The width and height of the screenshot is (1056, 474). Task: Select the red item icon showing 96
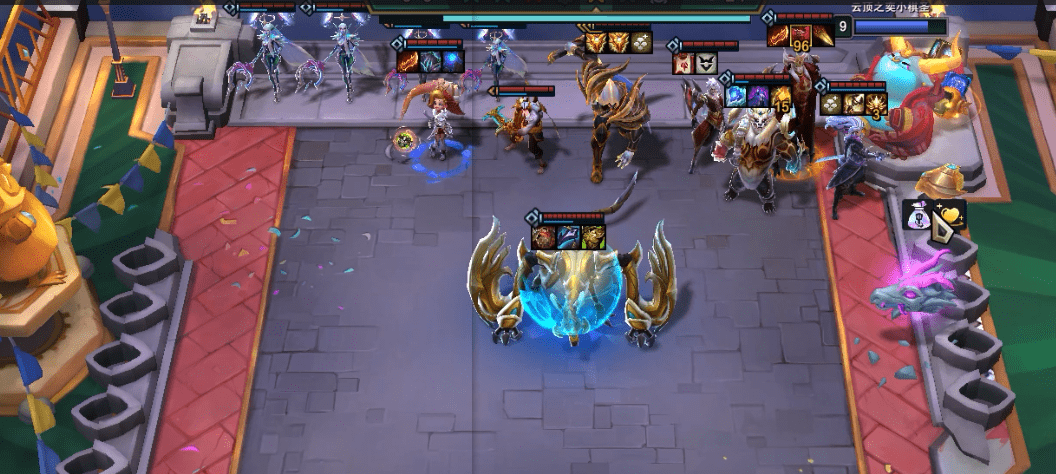coord(799,38)
